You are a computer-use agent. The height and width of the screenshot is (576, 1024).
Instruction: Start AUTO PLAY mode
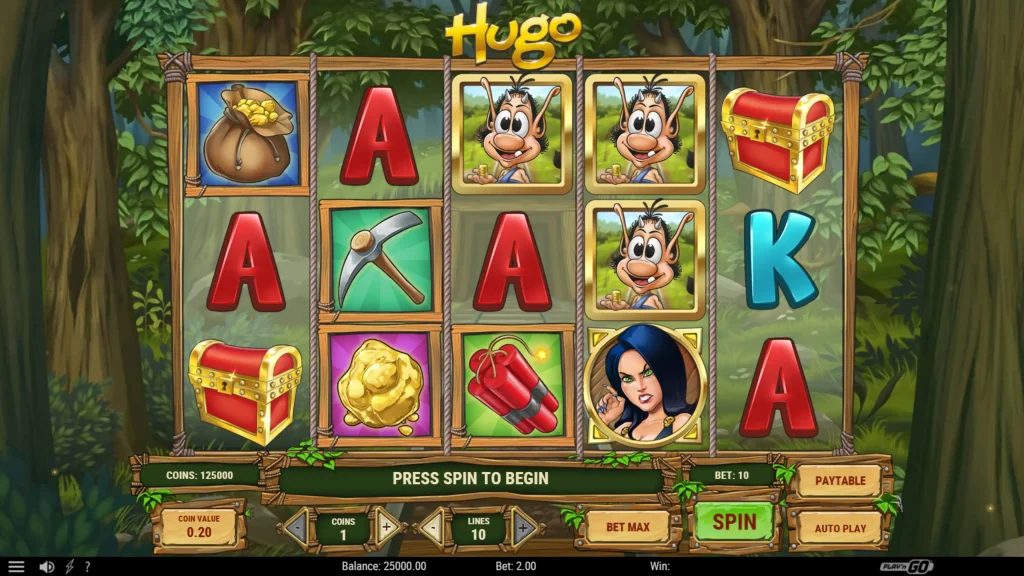(840, 527)
